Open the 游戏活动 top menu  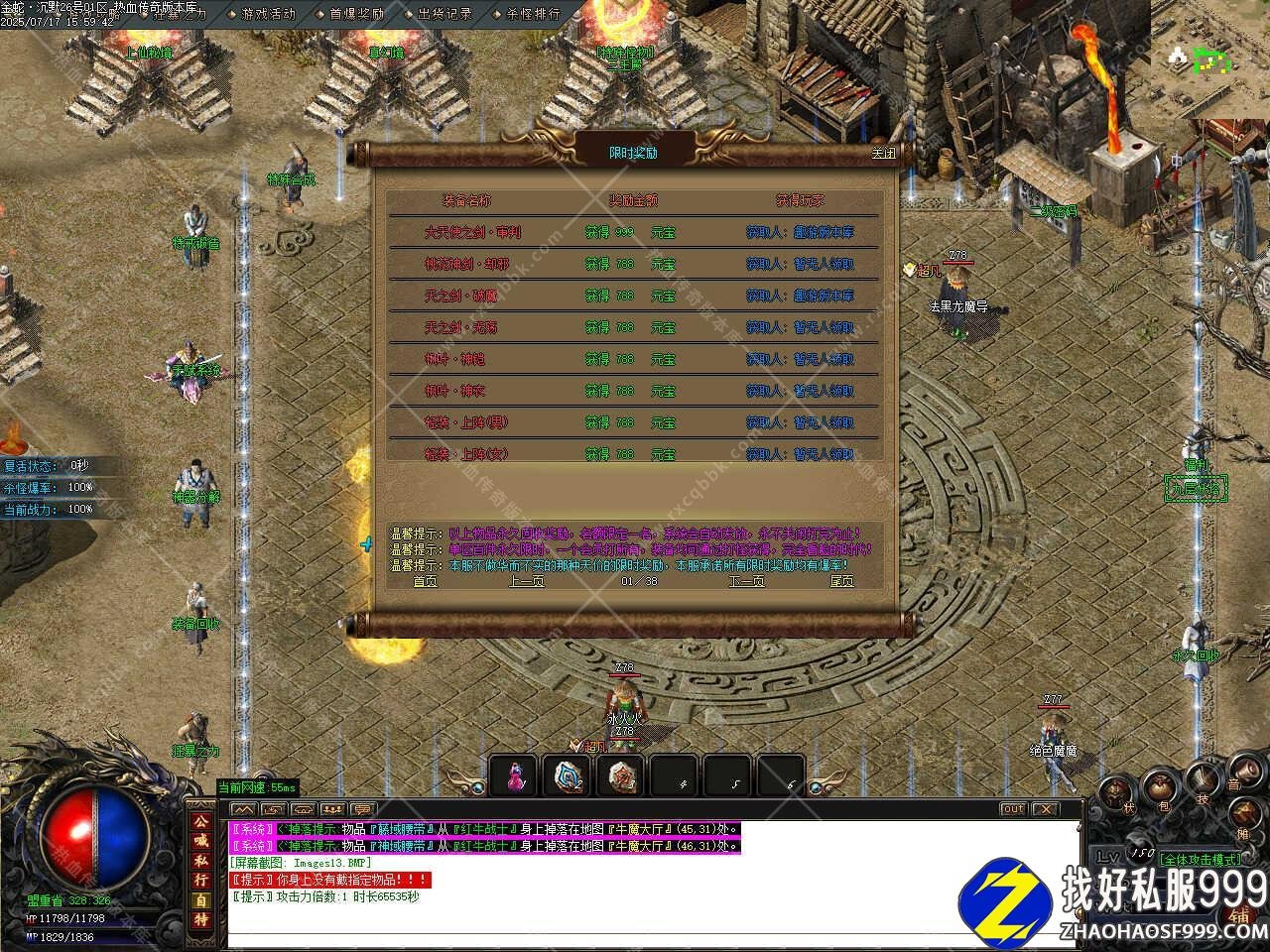(268, 14)
